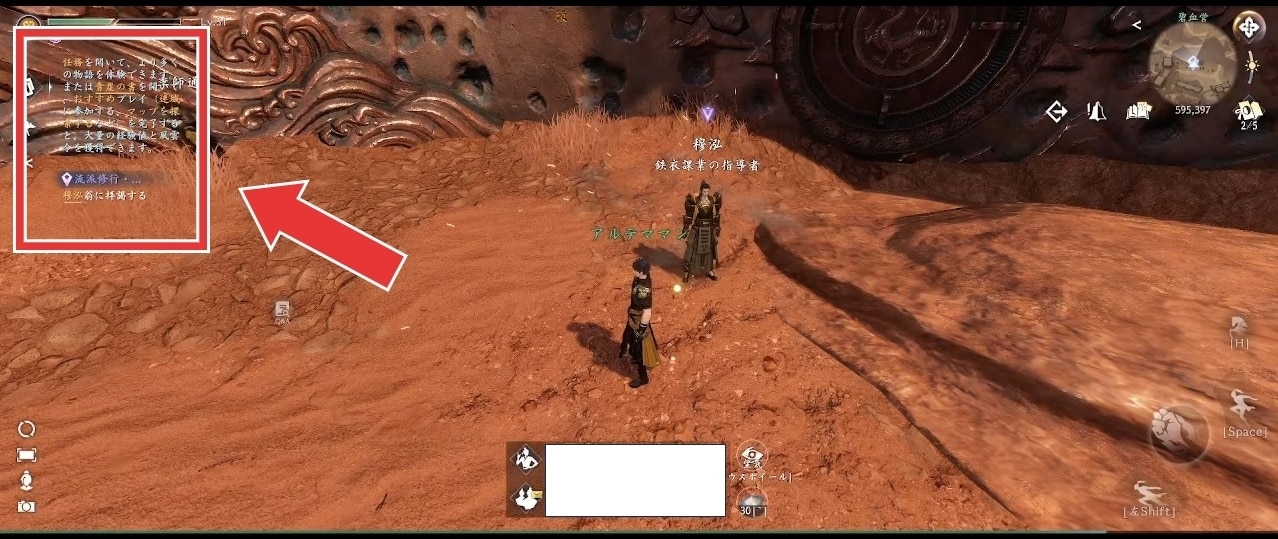Use the item slot showing 30

point(750,501)
